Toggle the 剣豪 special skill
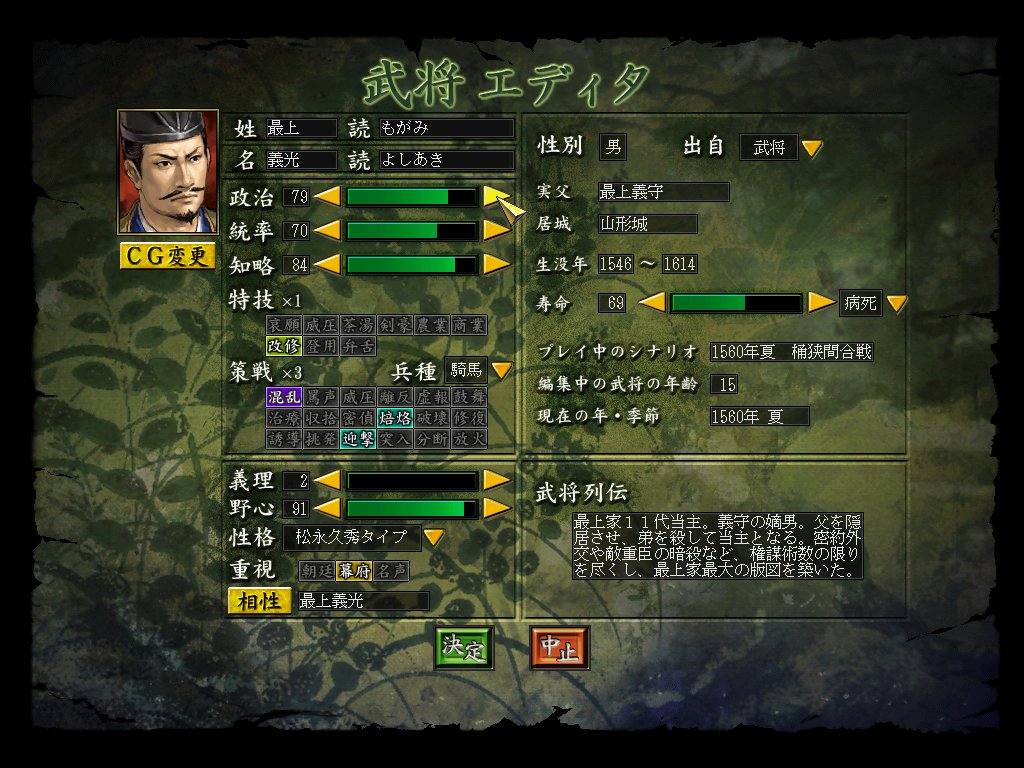The image size is (1024, 768). coord(394,326)
